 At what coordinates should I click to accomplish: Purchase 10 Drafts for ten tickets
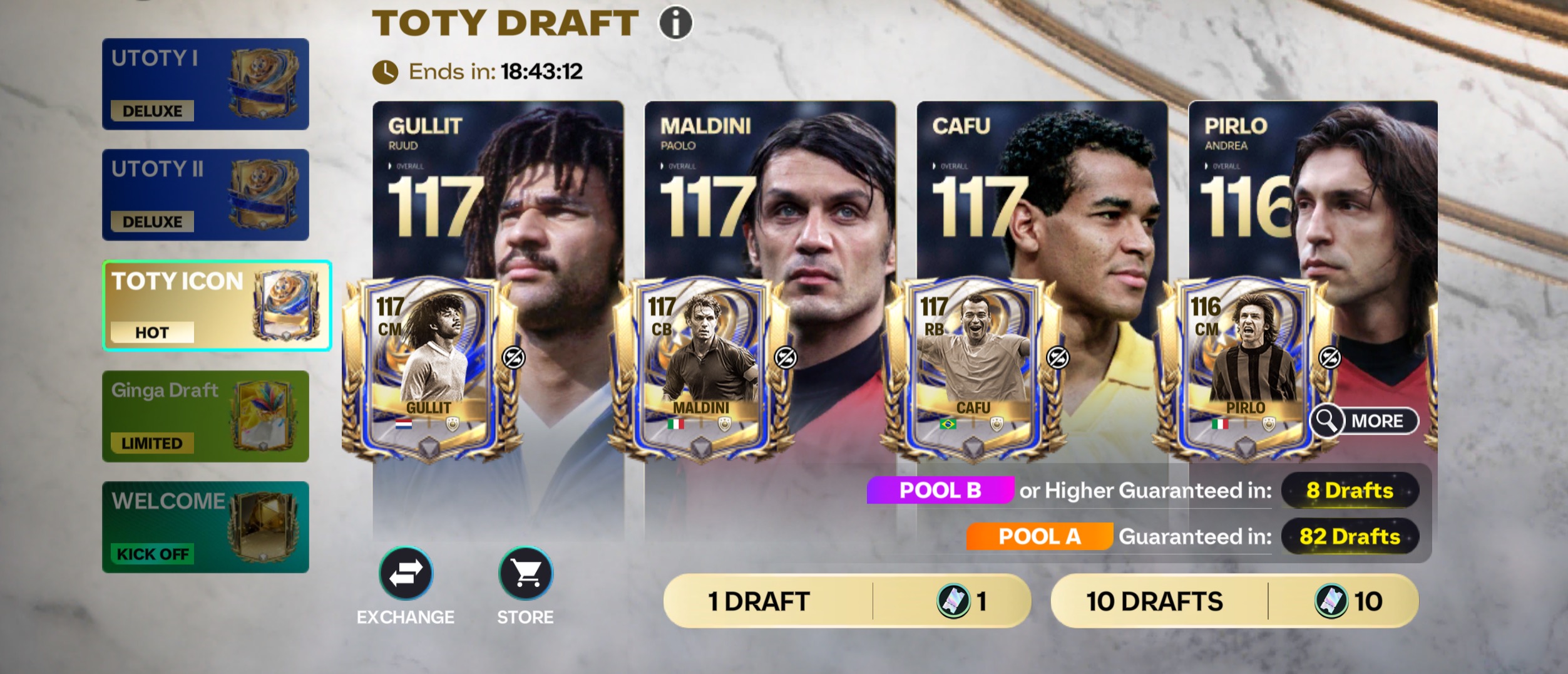click(x=1234, y=601)
